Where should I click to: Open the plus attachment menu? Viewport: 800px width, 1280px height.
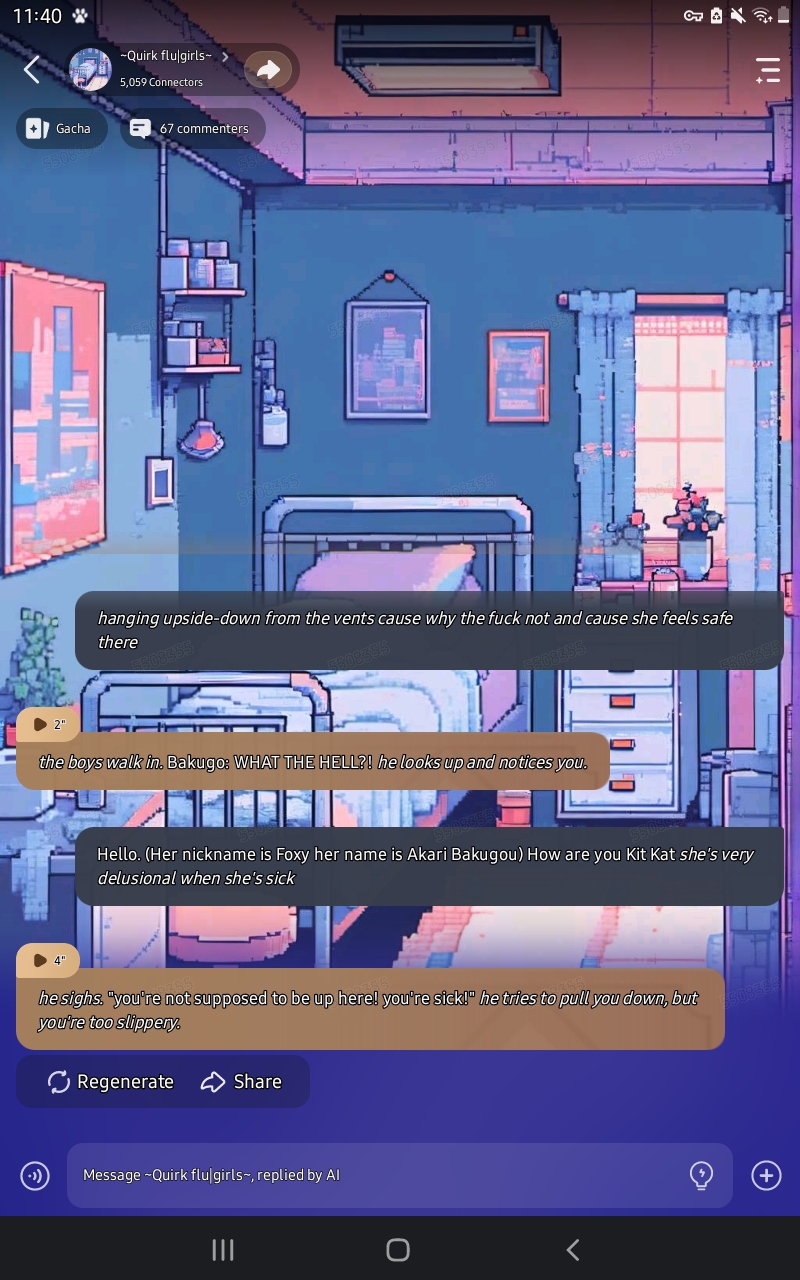[766, 1175]
